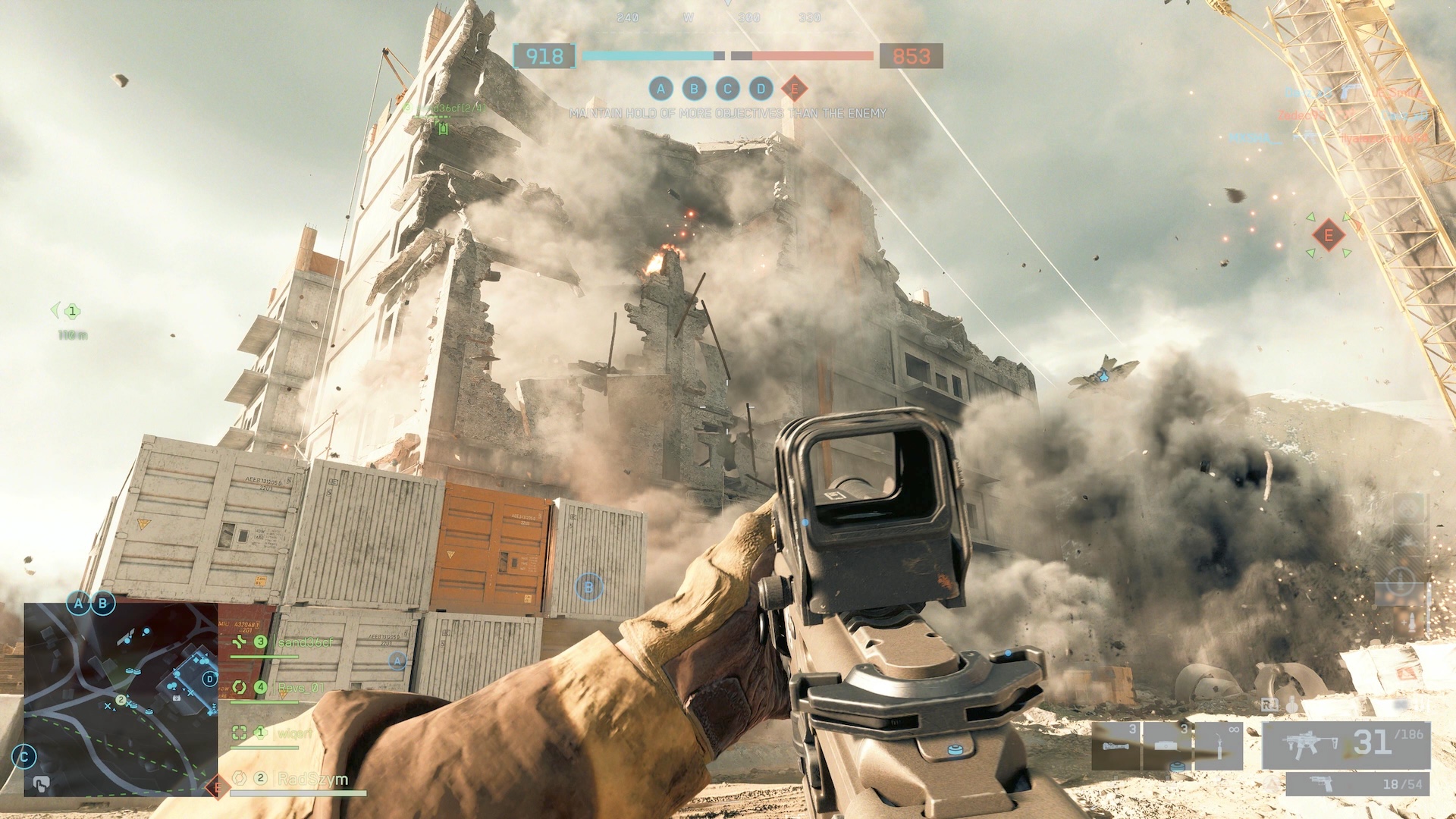This screenshot has width=1456, height=819.
Task: Select objective A in the top tracker
Action: (661, 89)
